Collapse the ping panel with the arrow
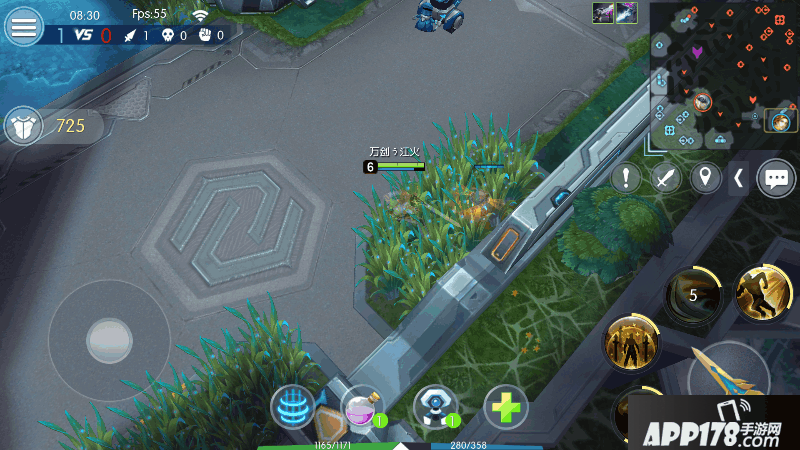The height and width of the screenshot is (450, 800). [738, 178]
